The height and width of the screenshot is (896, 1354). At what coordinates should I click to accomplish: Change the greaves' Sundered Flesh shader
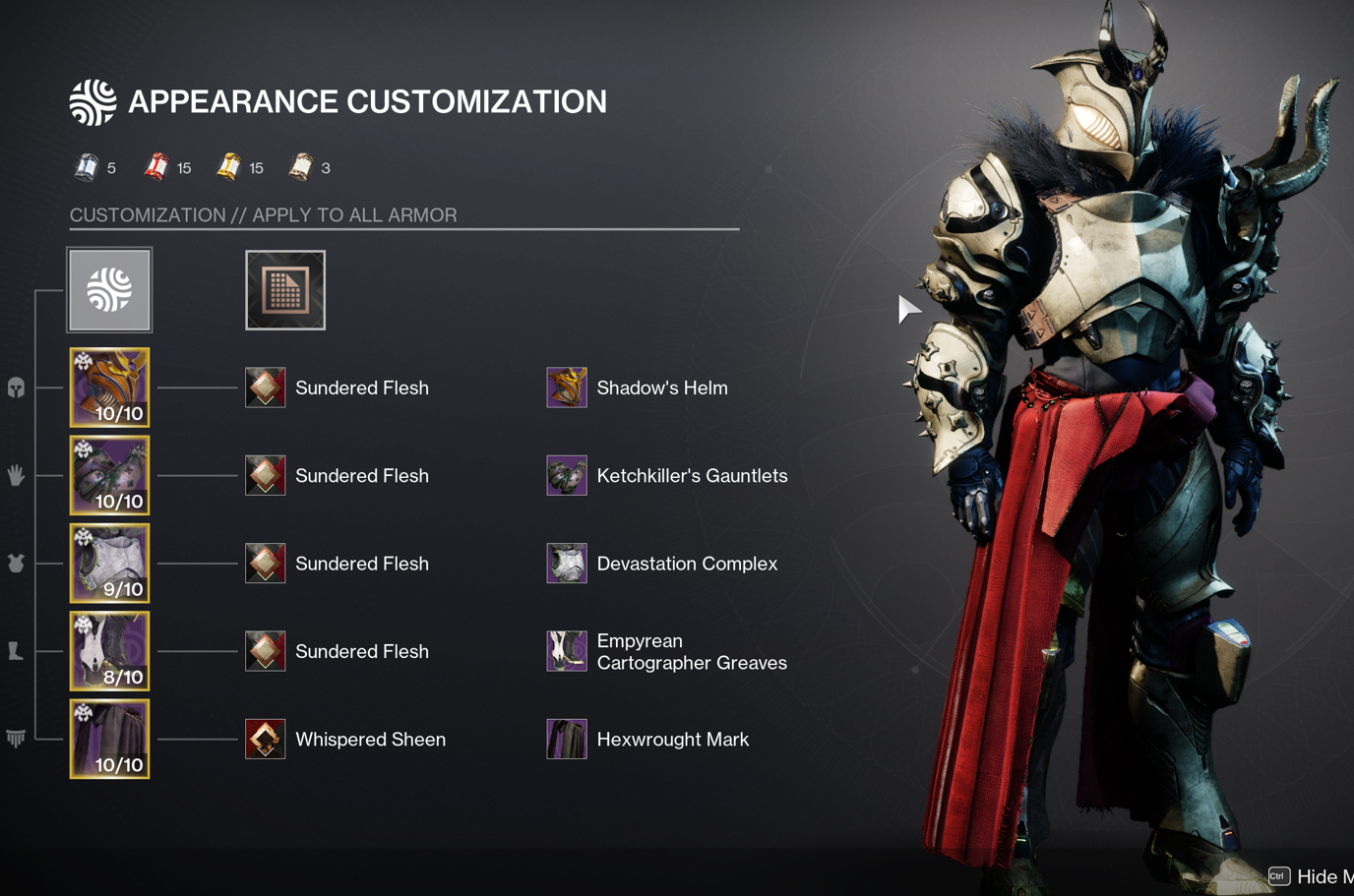pyautogui.click(x=266, y=651)
